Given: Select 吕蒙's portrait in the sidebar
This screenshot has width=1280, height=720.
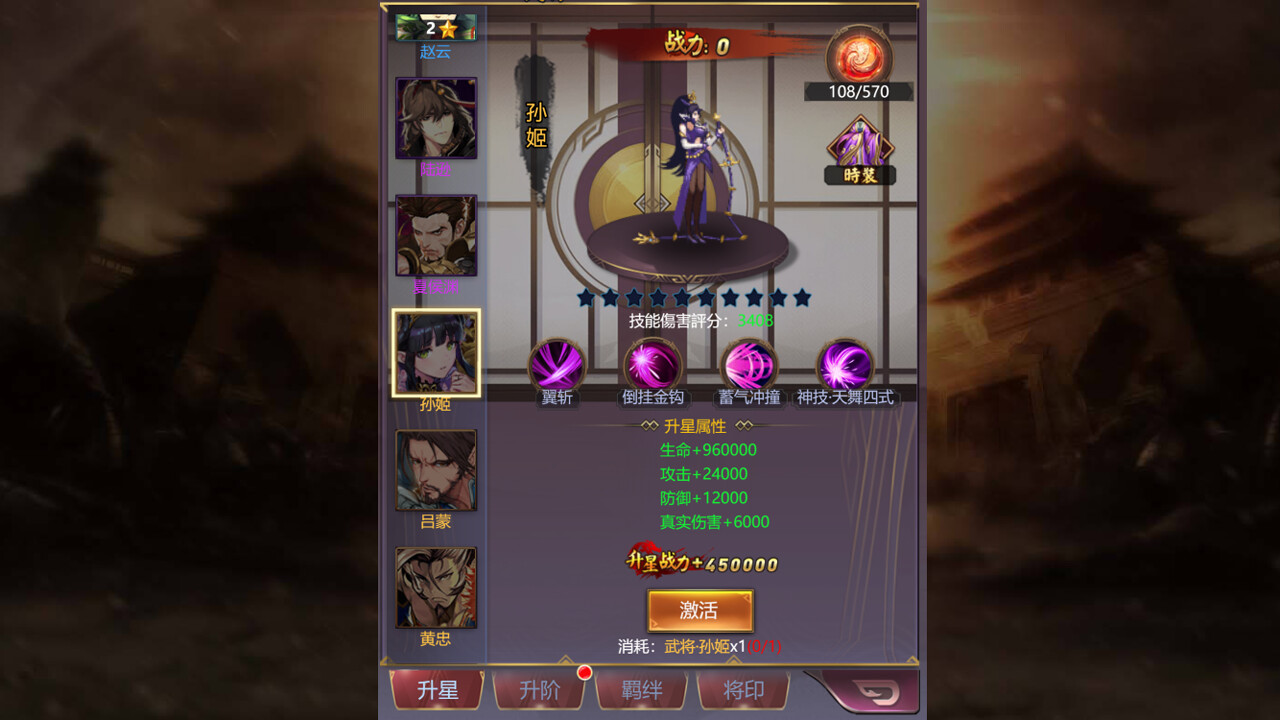Looking at the screenshot, I should 435,468.
